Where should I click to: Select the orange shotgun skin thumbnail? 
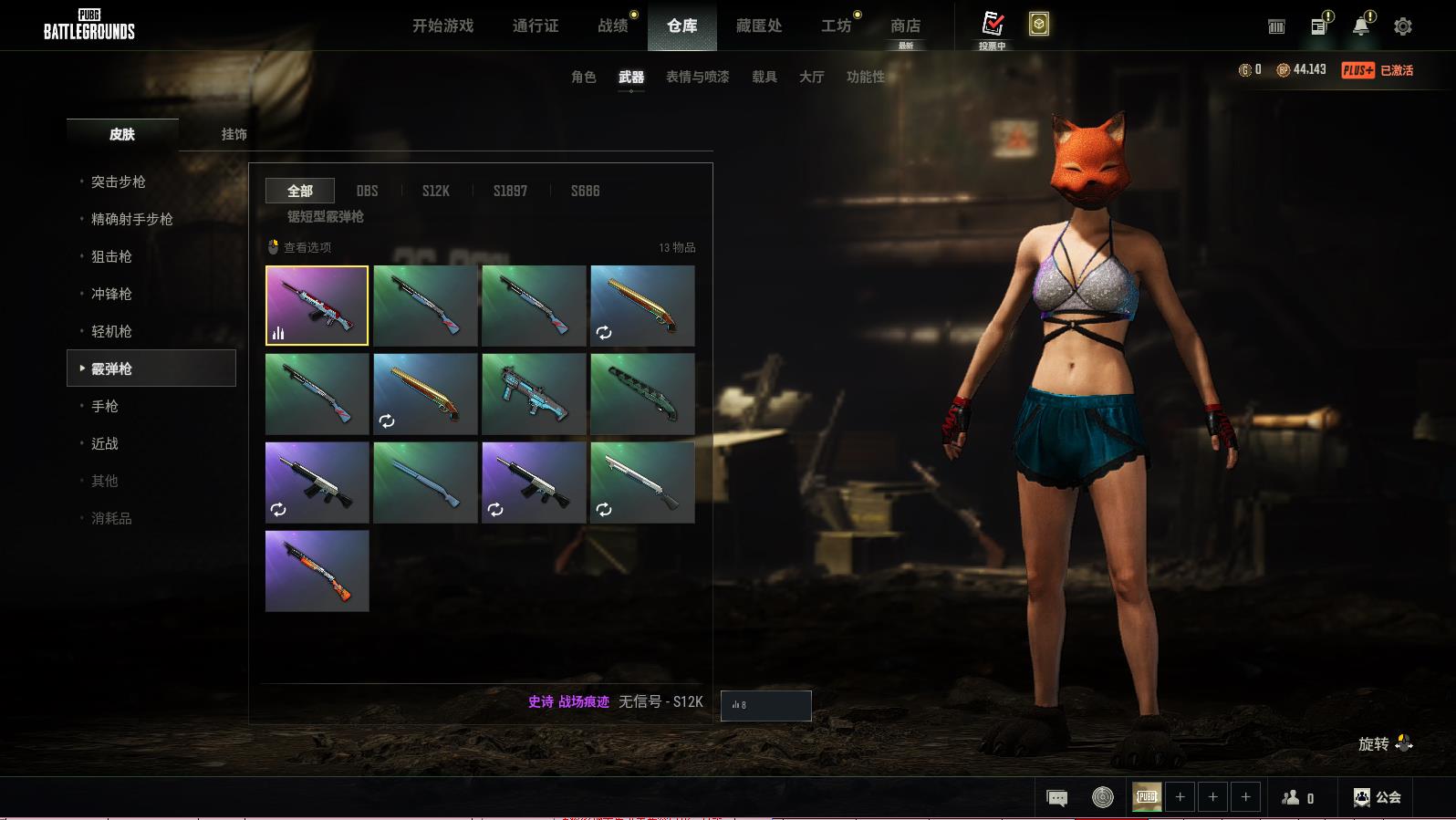[x=317, y=570]
